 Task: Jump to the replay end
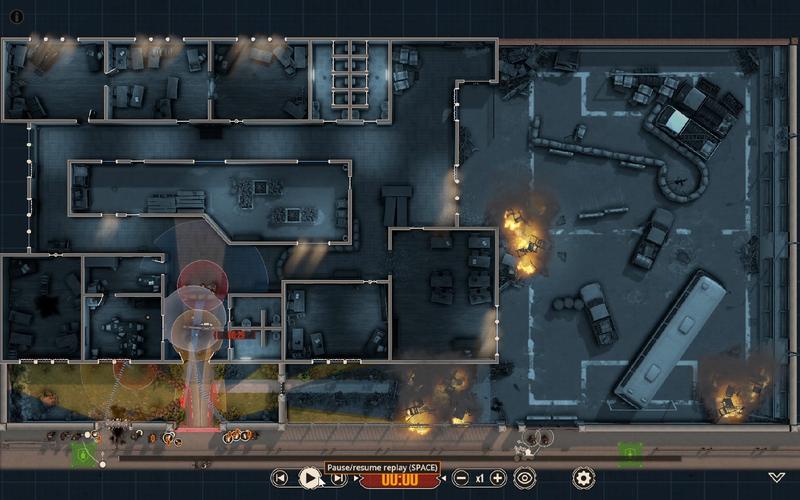point(339,478)
